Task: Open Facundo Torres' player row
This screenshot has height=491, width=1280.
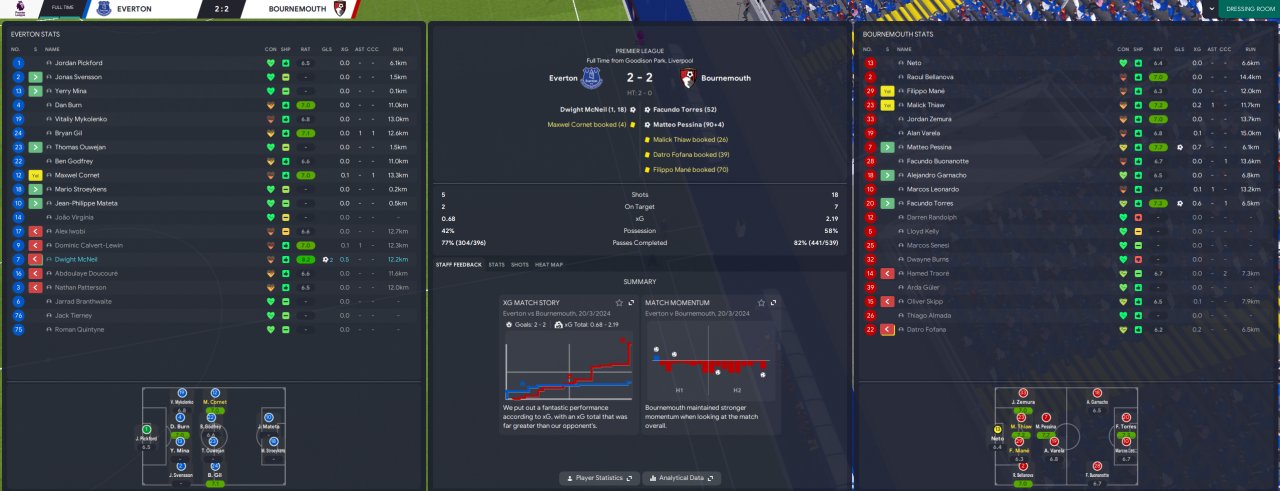Action: [928, 203]
